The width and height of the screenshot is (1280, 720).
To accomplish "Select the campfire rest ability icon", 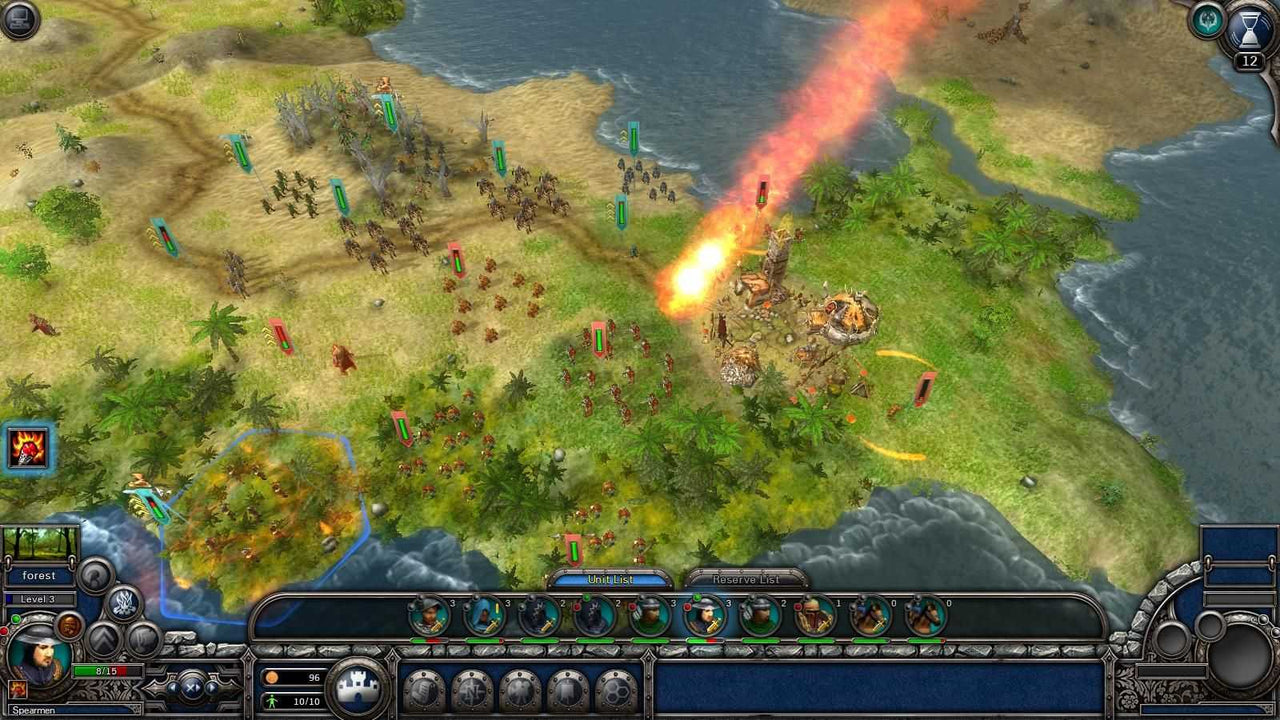I will click(17, 690).
